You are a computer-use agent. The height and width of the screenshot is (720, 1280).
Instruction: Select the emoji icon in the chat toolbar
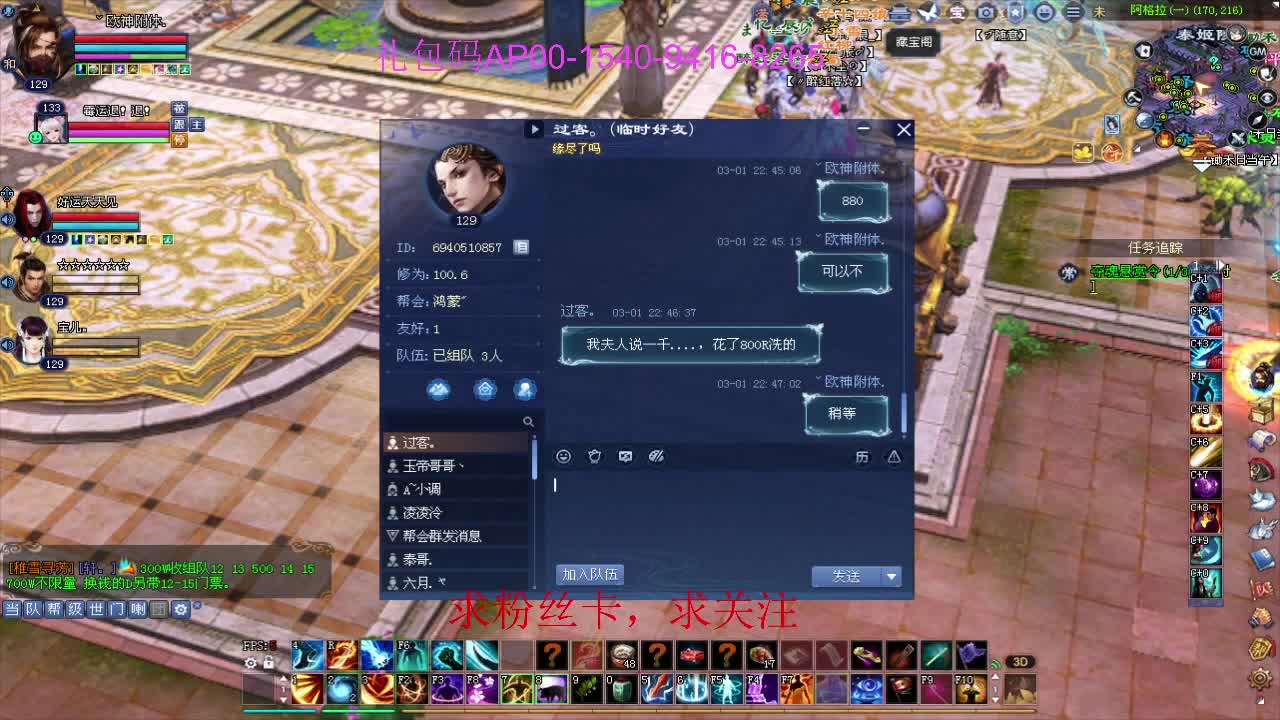tap(563, 455)
